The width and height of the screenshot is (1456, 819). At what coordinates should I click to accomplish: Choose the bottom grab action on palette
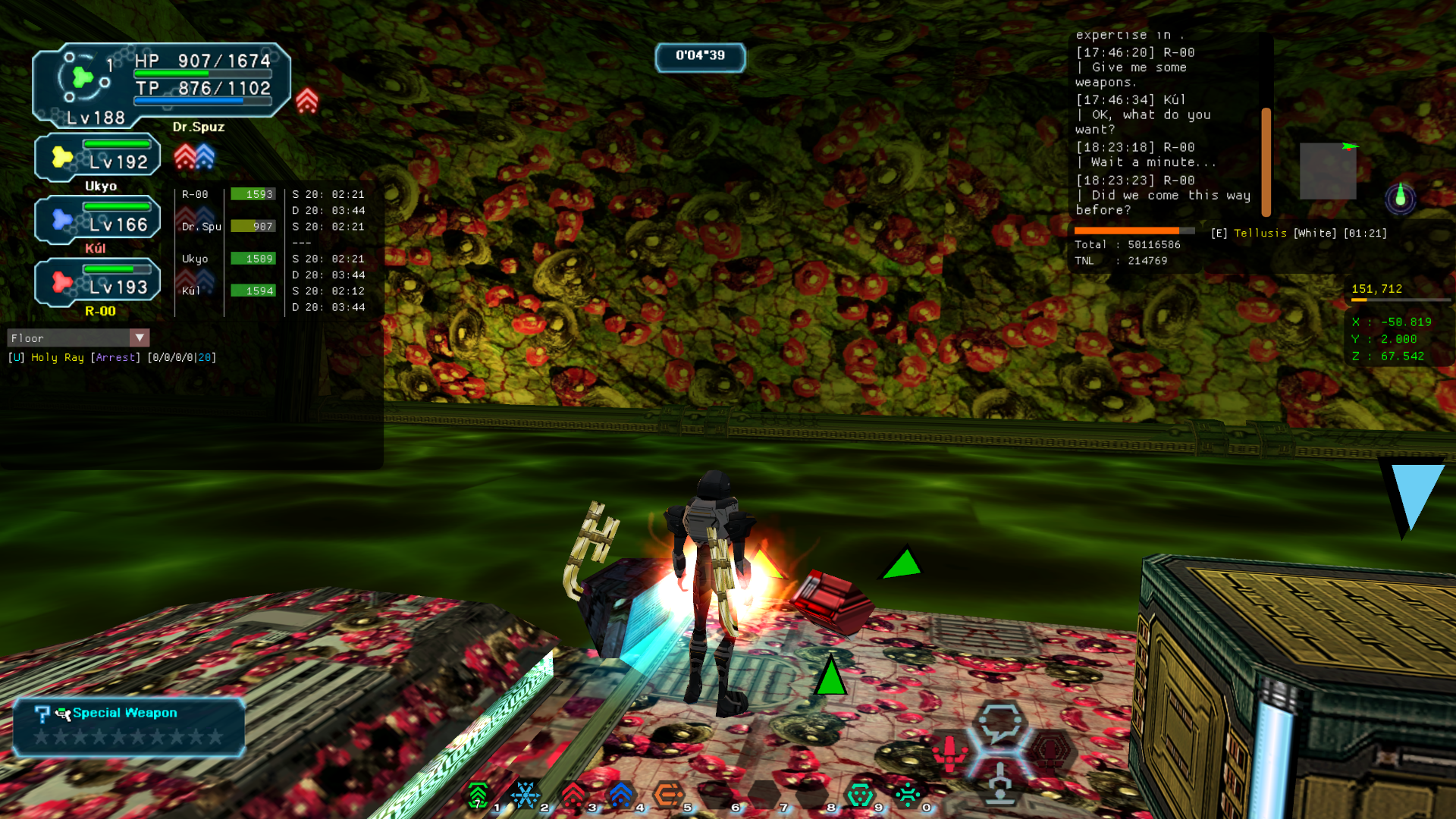1000,784
